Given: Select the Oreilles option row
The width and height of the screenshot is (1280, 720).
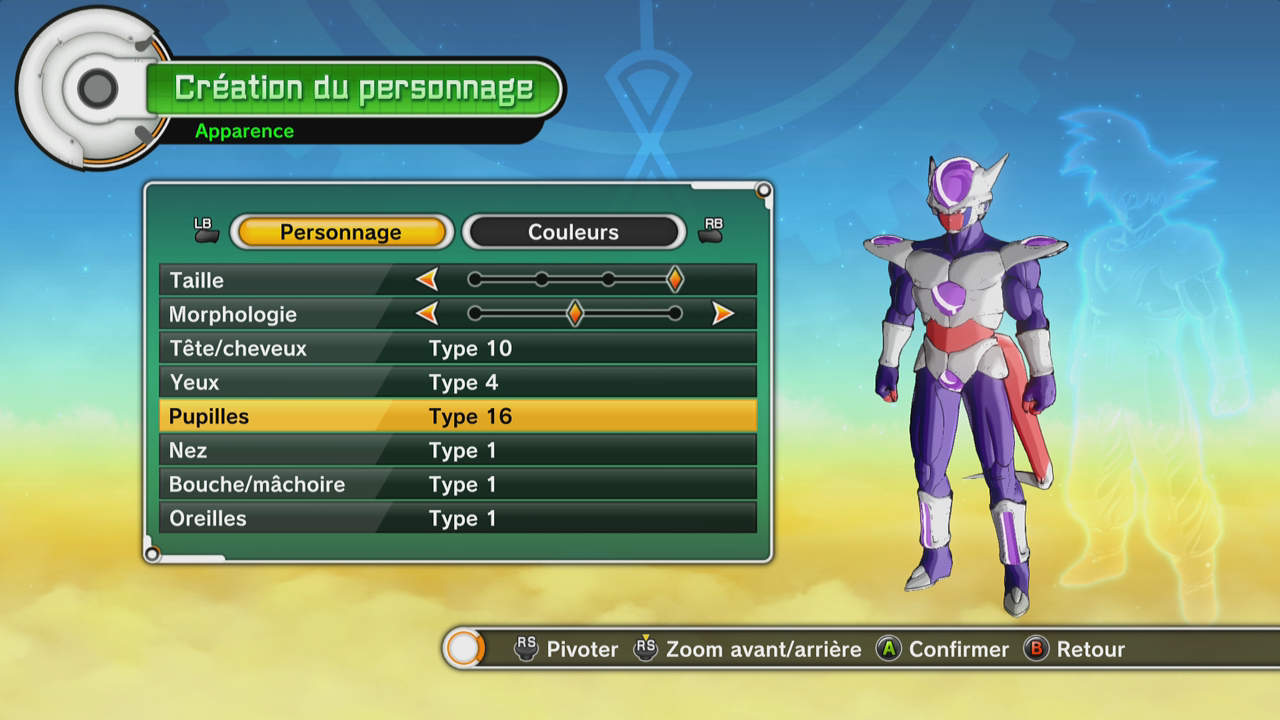Looking at the screenshot, I should click(x=457, y=518).
